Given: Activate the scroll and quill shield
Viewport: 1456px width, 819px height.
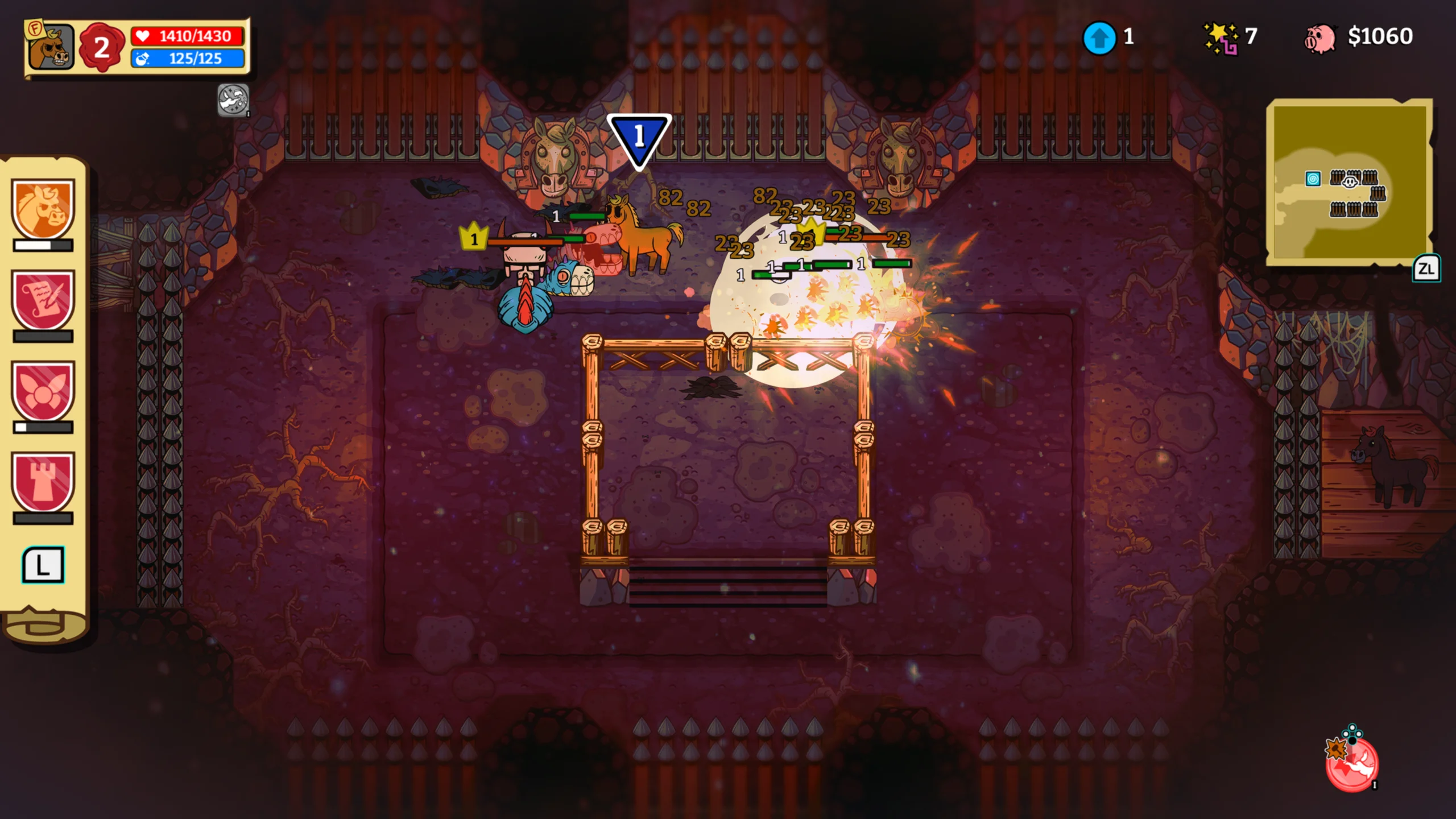Looking at the screenshot, I should click(43, 299).
